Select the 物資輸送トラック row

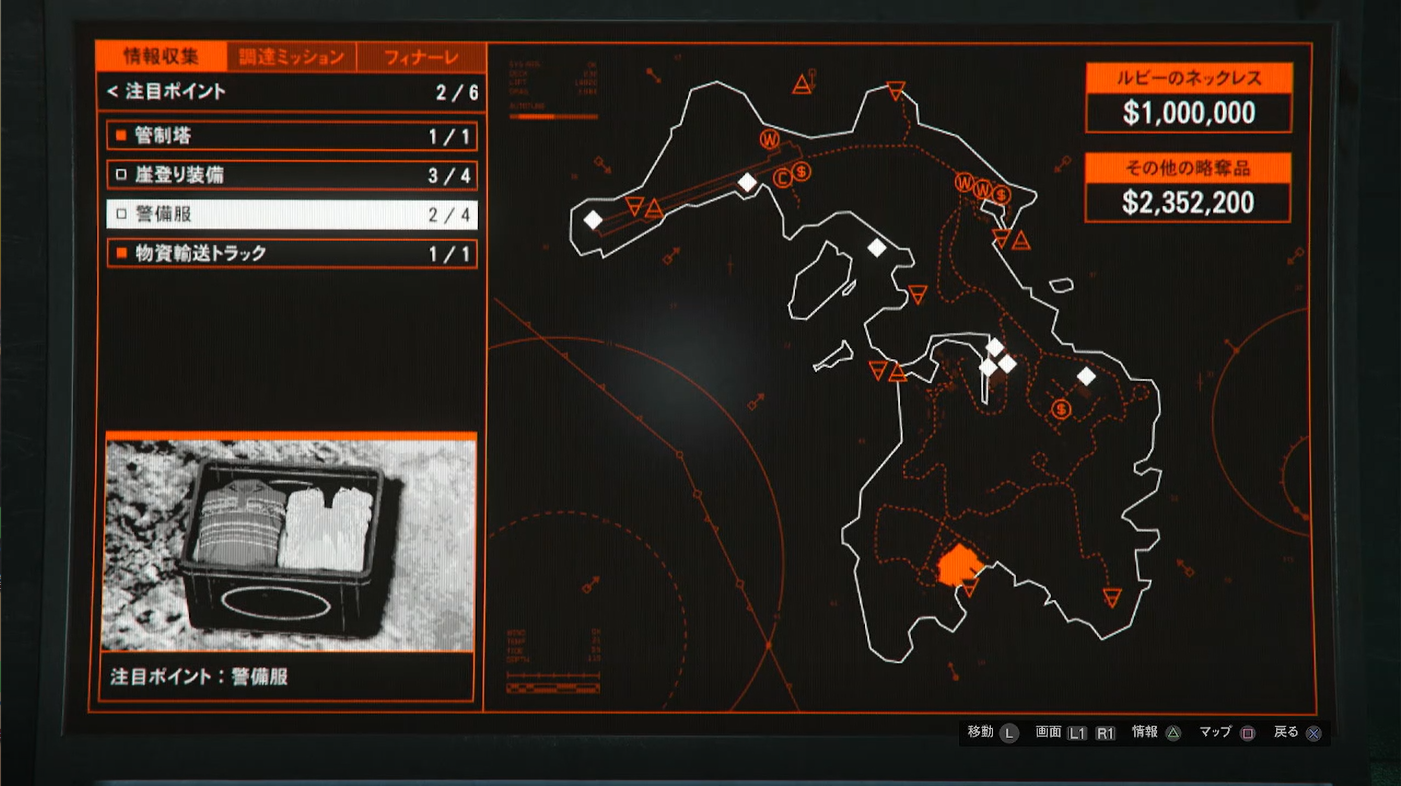pos(291,254)
